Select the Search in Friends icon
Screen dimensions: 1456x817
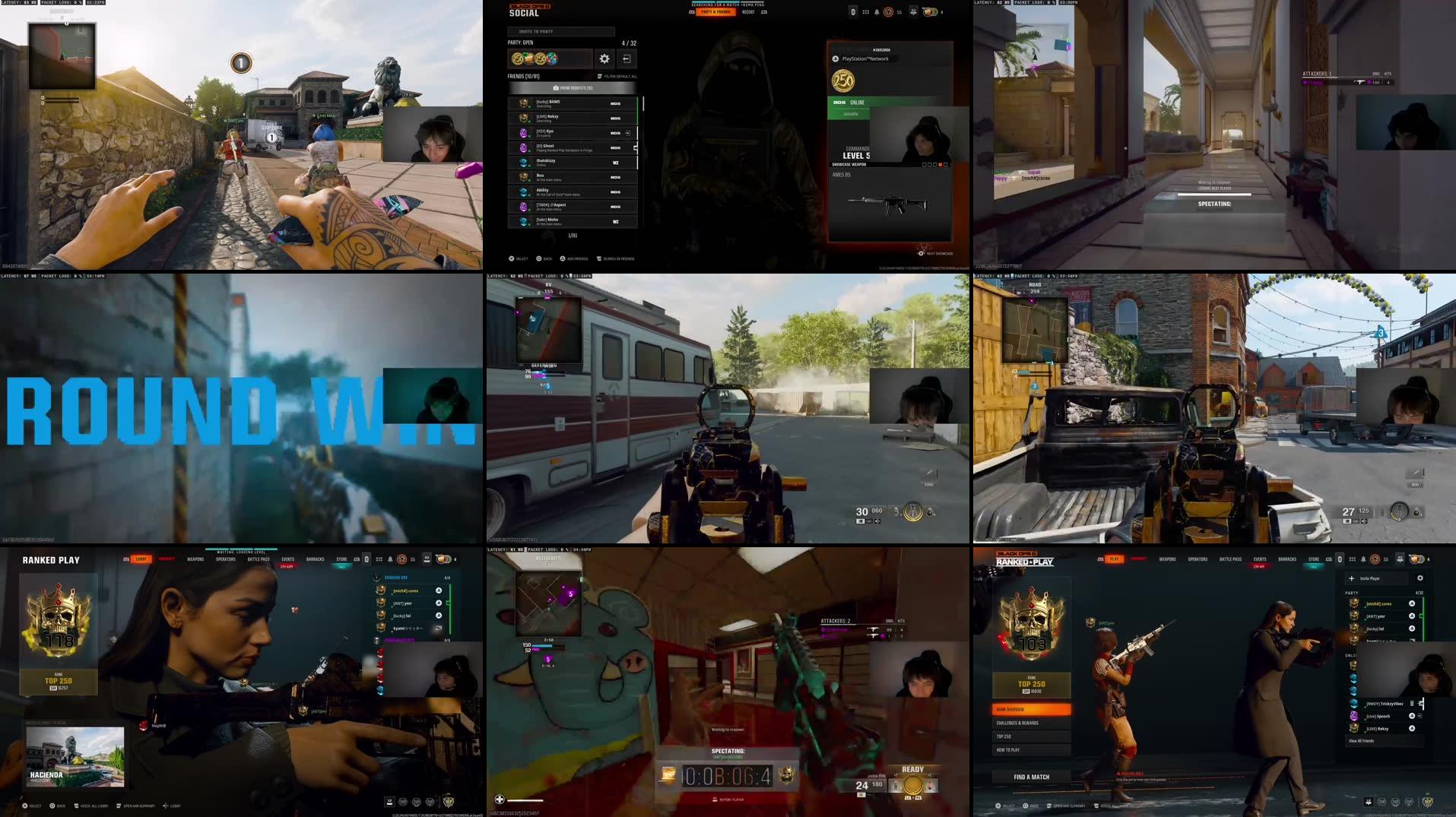599,258
